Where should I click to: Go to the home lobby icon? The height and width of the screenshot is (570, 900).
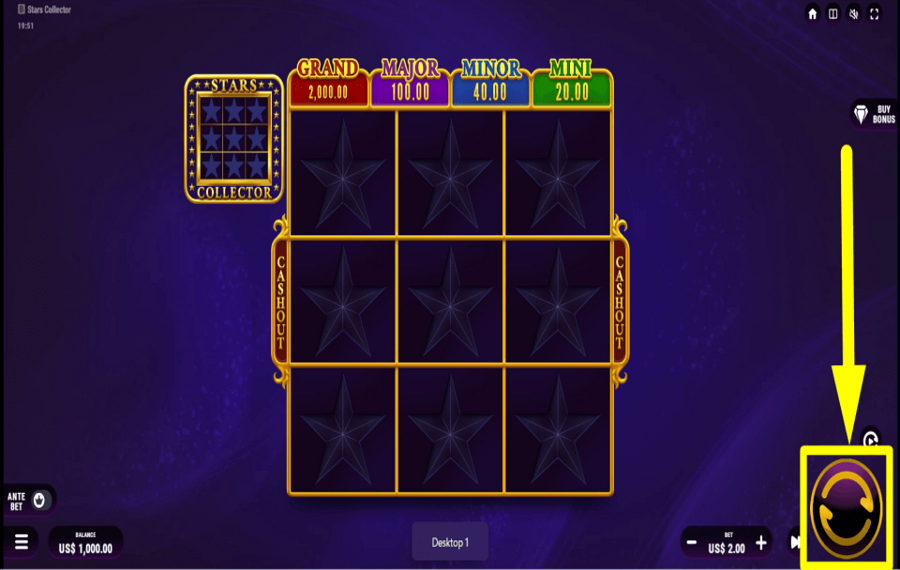pos(813,14)
